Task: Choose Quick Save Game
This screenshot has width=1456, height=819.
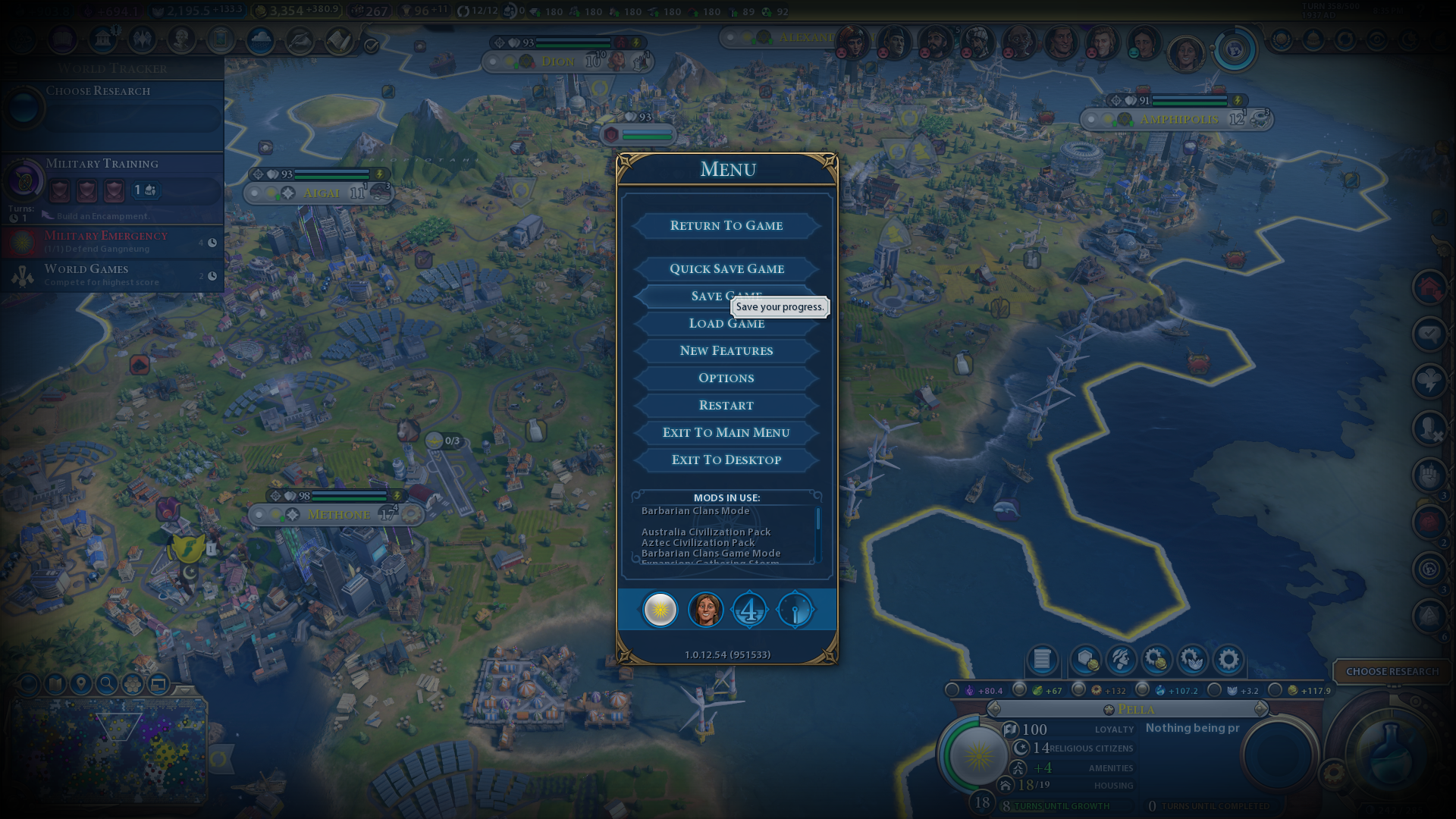Action: point(726,268)
